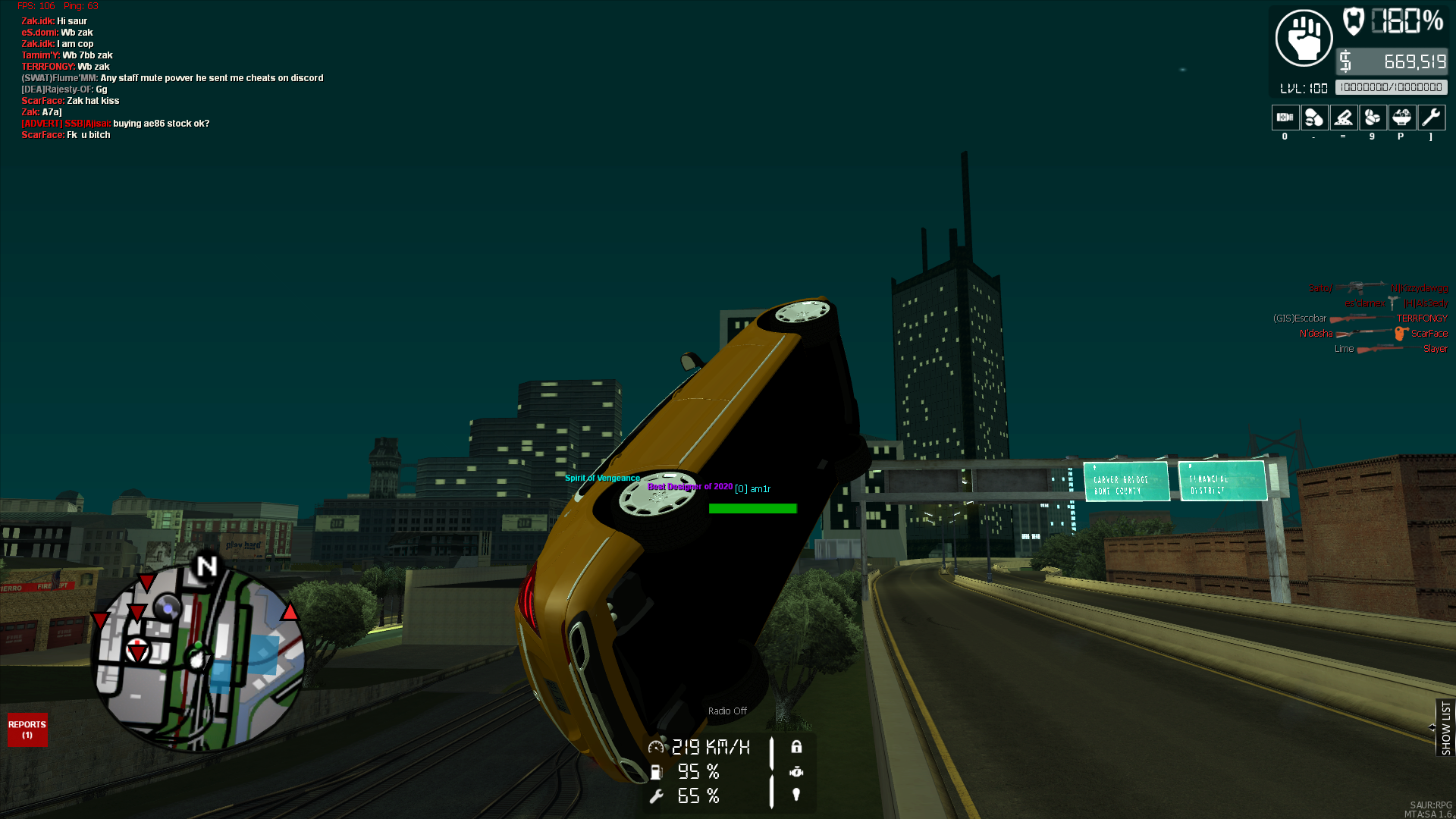Open the REPORTS (1) button
1456x819 pixels.
27,730
